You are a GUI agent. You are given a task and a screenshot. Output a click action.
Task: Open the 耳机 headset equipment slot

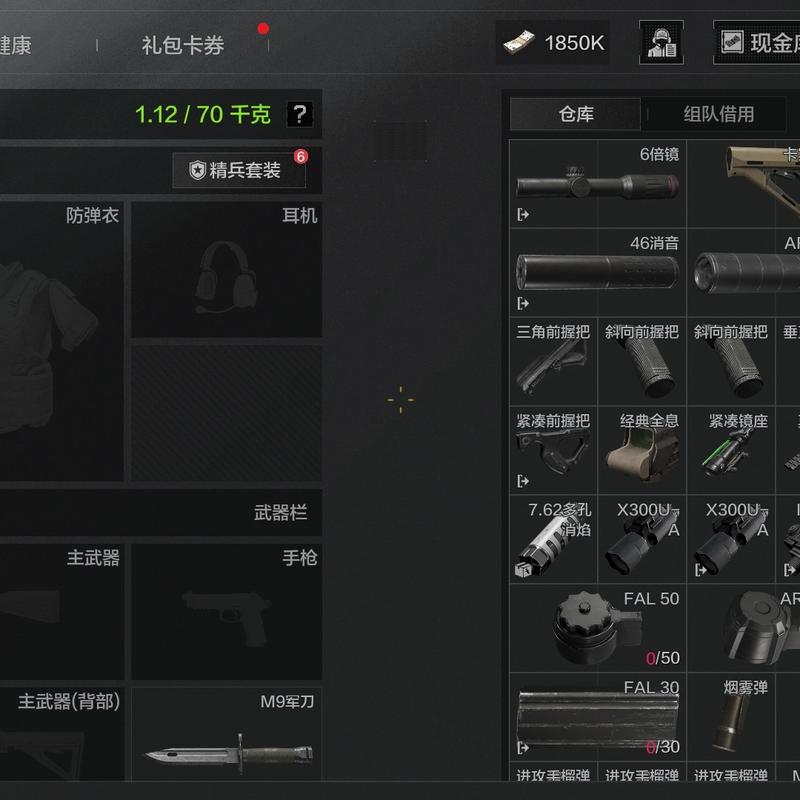coord(226,270)
